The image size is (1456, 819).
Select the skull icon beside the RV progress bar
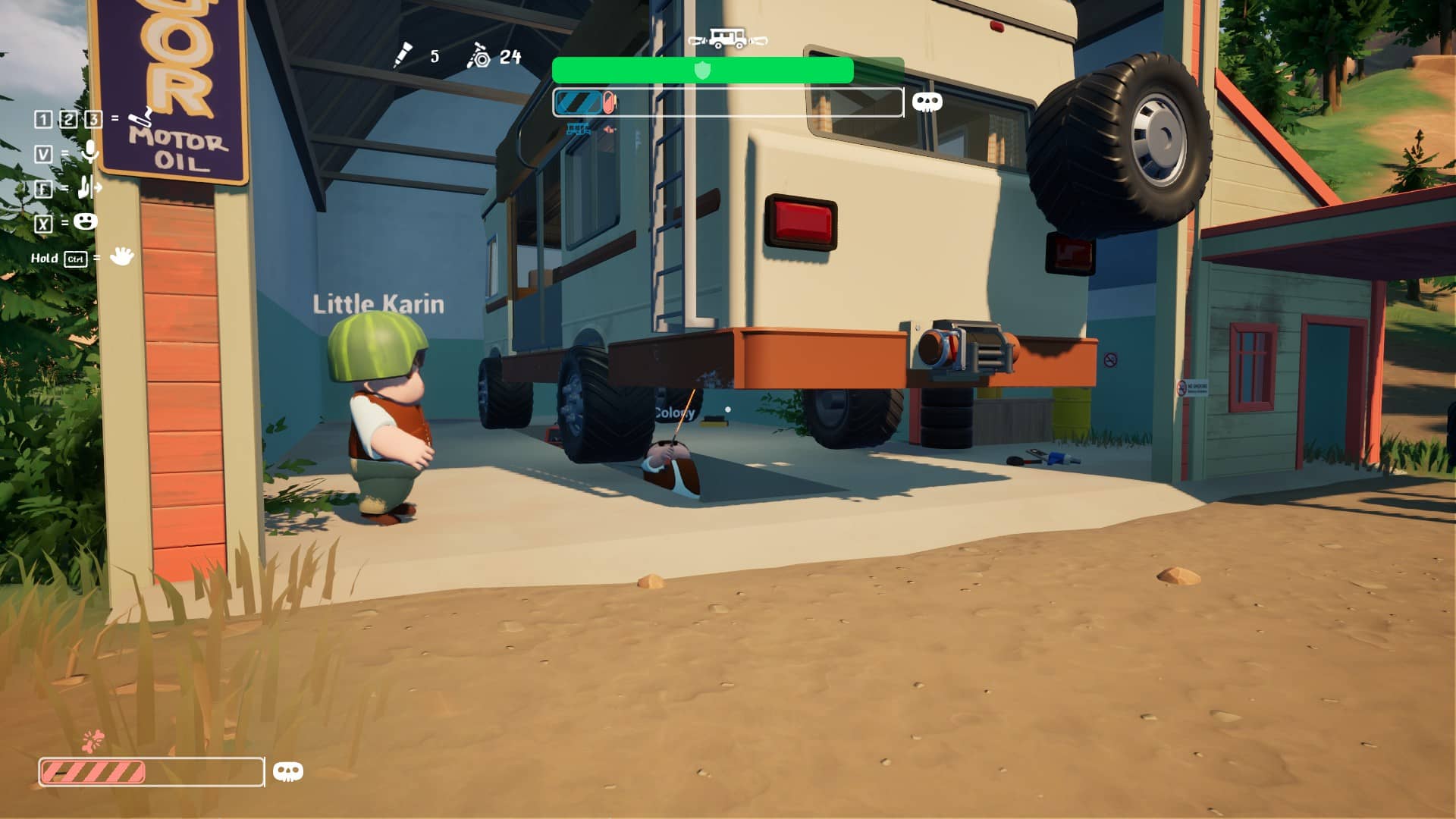click(927, 102)
